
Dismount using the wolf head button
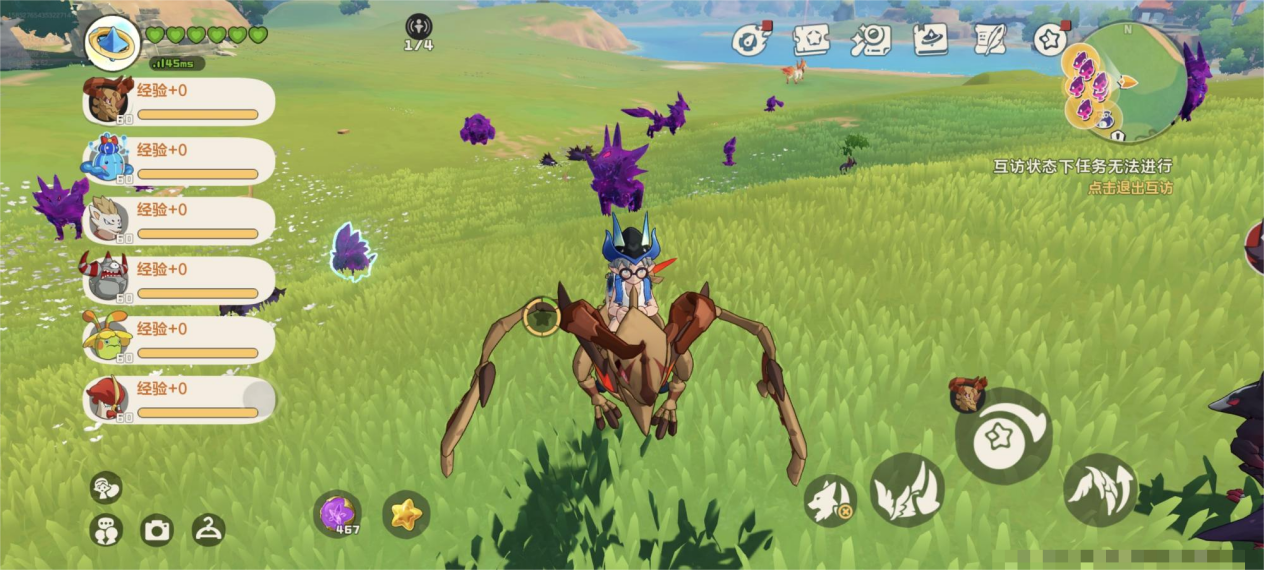pyautogui.click(x=830, y=499)
